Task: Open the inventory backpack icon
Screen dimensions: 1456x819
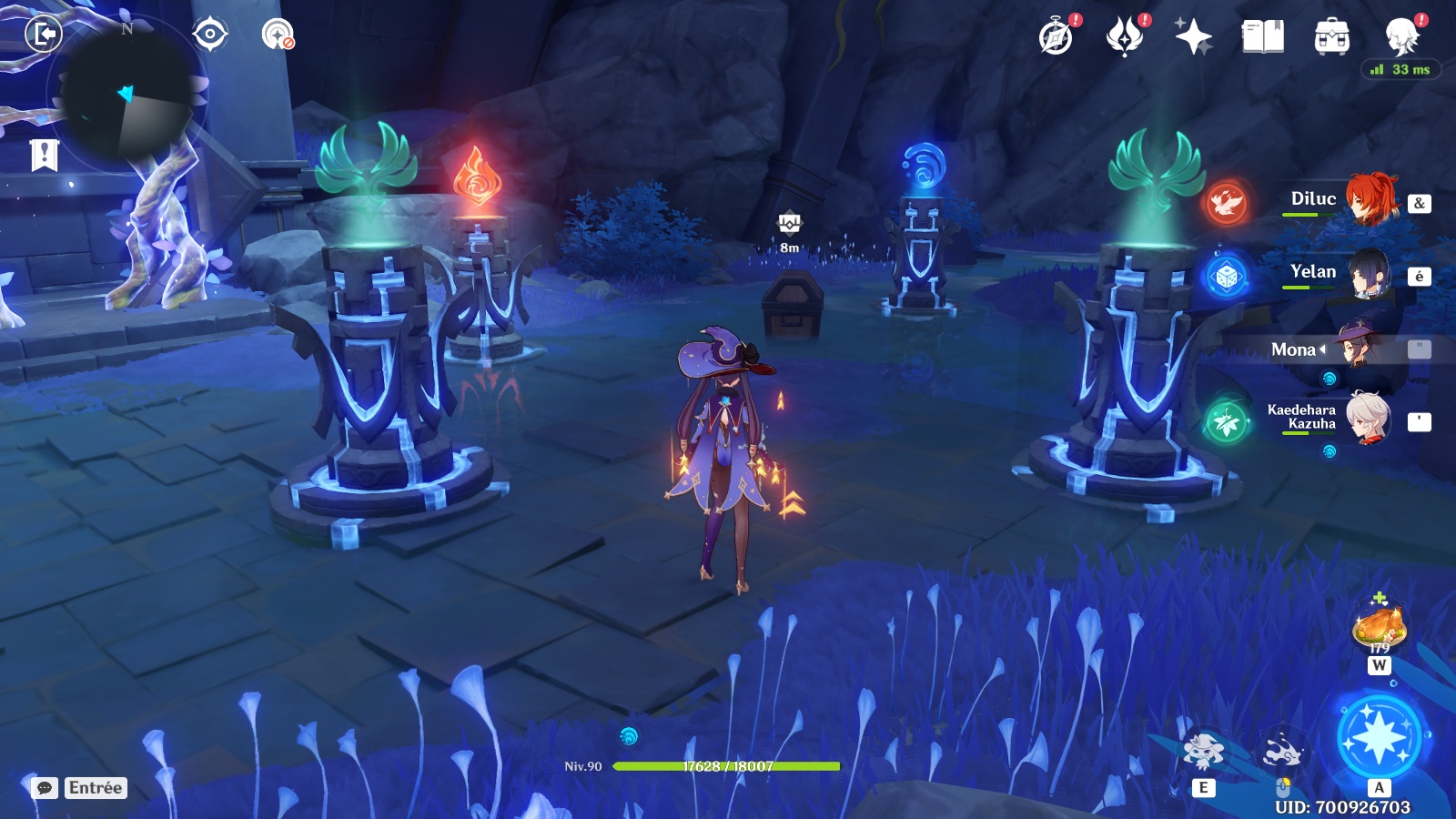Action: [x=1331, y=37]
